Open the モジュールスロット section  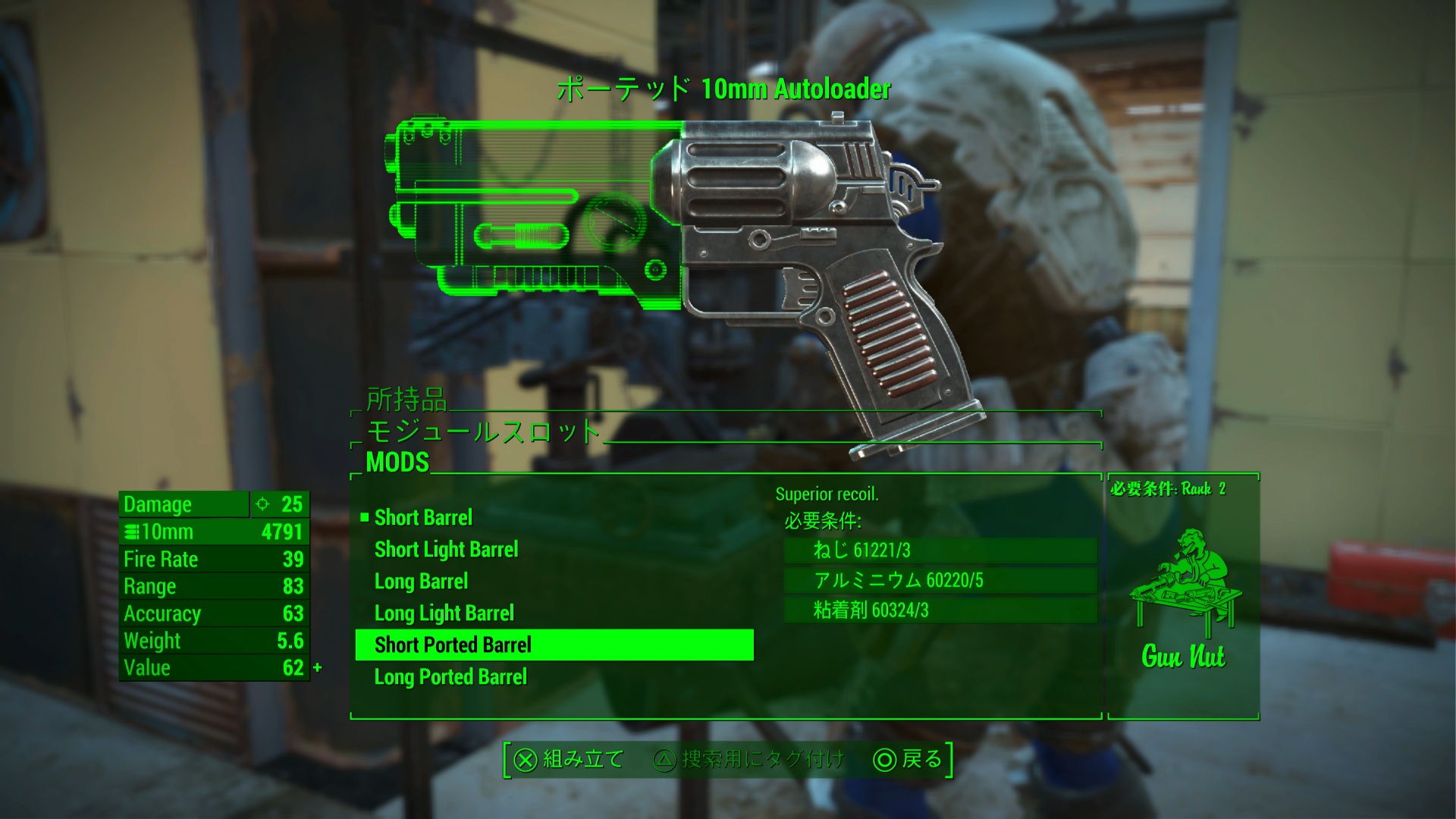point(483,431)
